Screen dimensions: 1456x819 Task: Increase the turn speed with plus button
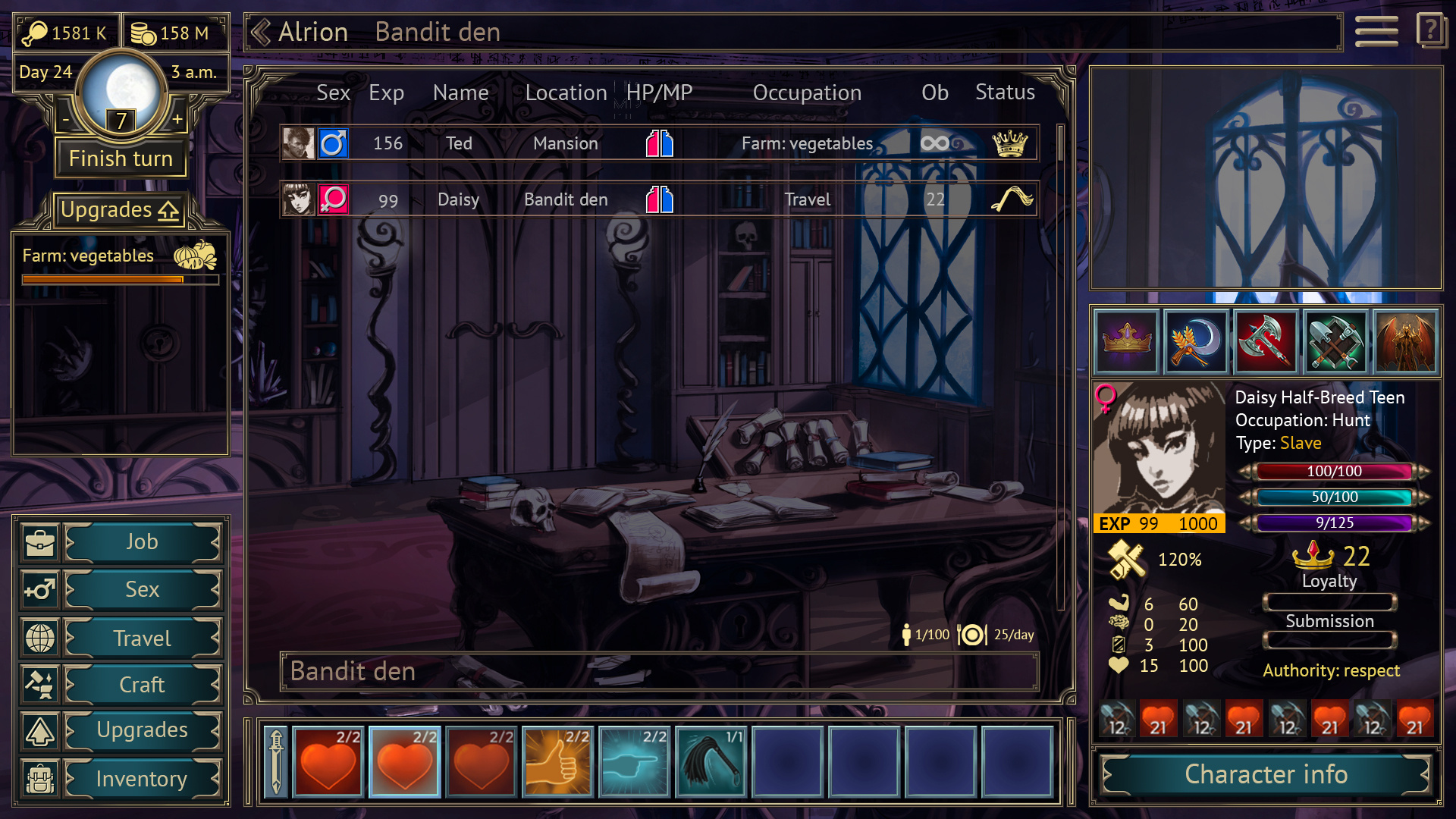177,119
